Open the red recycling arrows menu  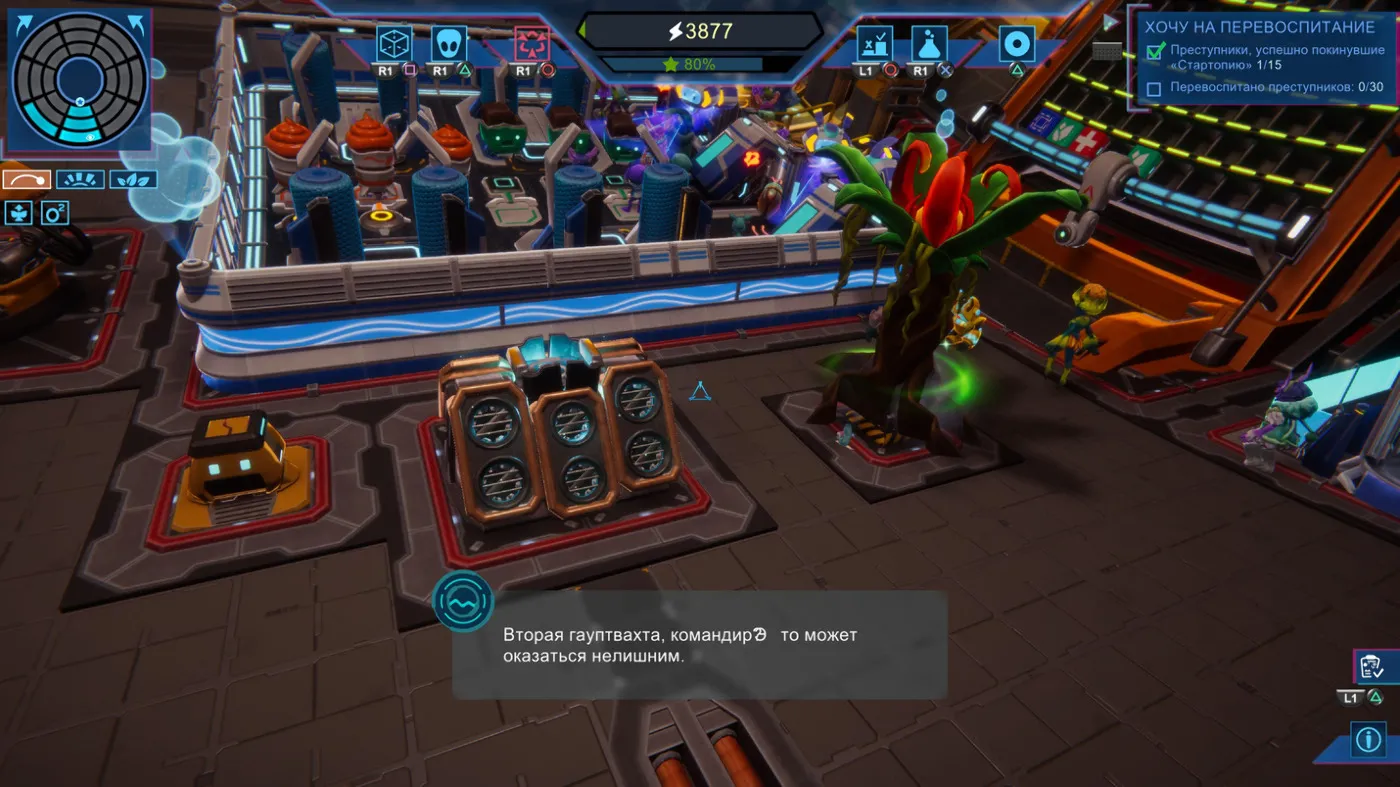tap(531, 44)
